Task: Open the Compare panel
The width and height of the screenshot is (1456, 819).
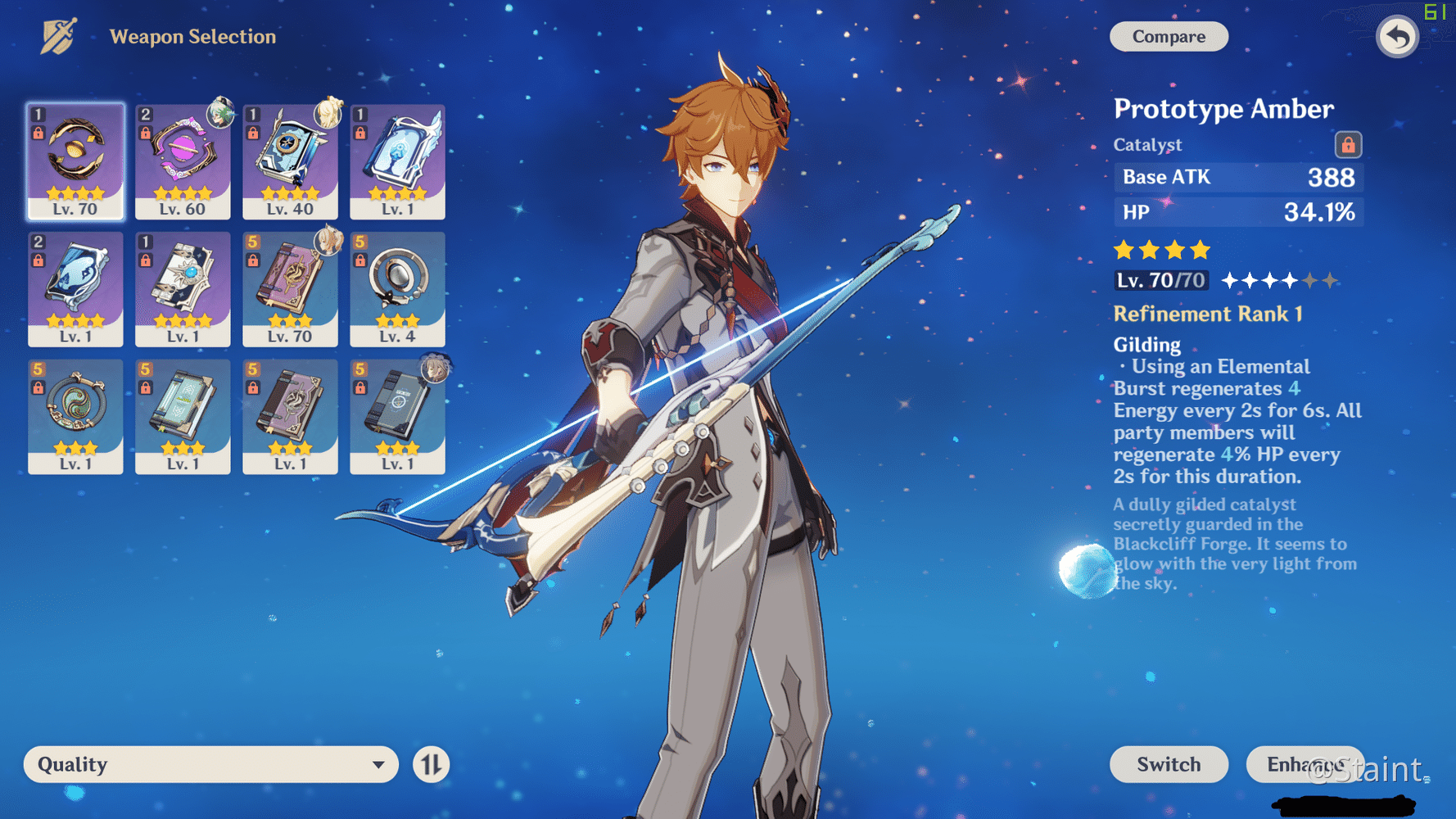Action: 1169,36
